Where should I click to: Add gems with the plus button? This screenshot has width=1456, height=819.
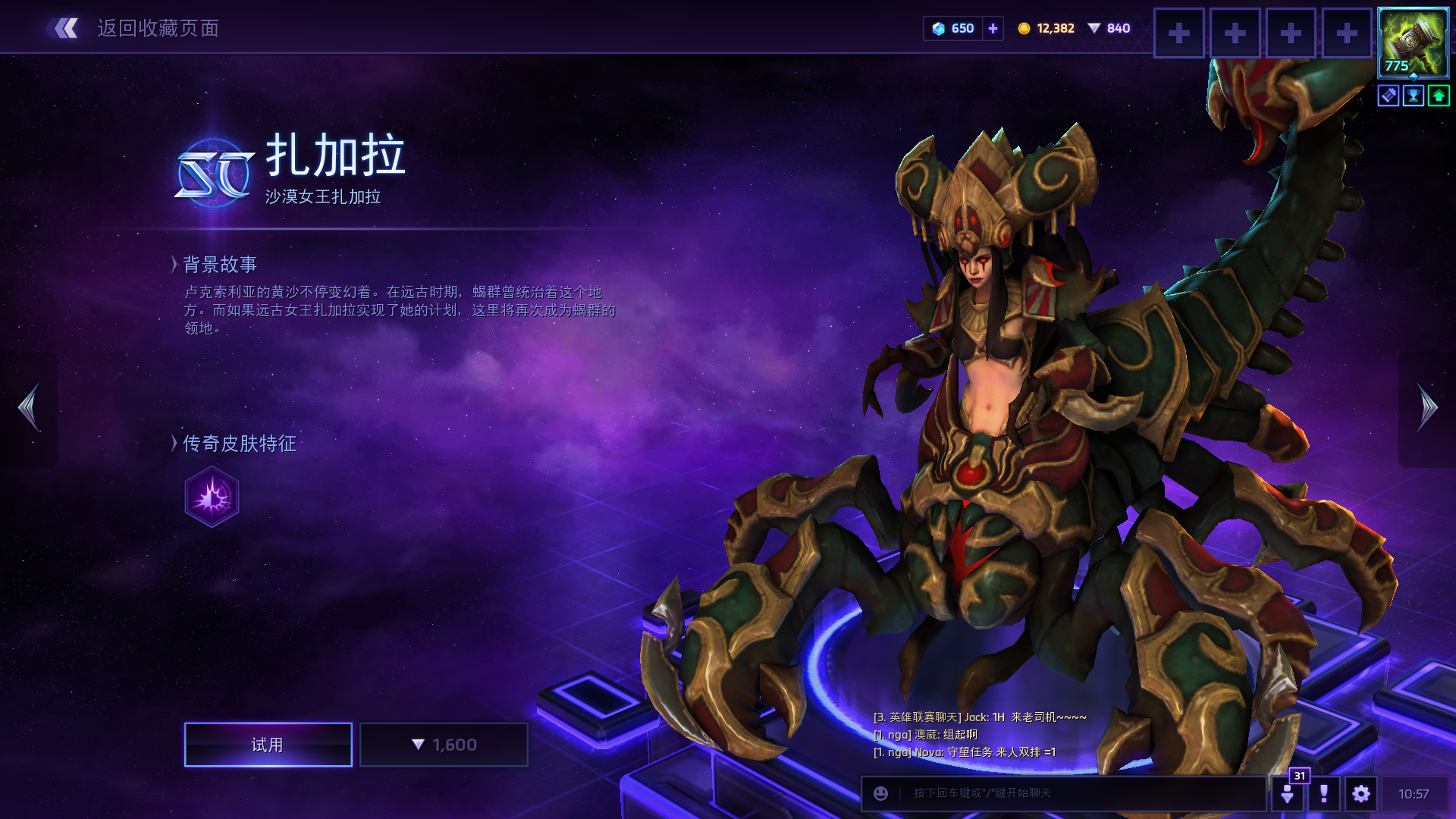tap(993, 29)
